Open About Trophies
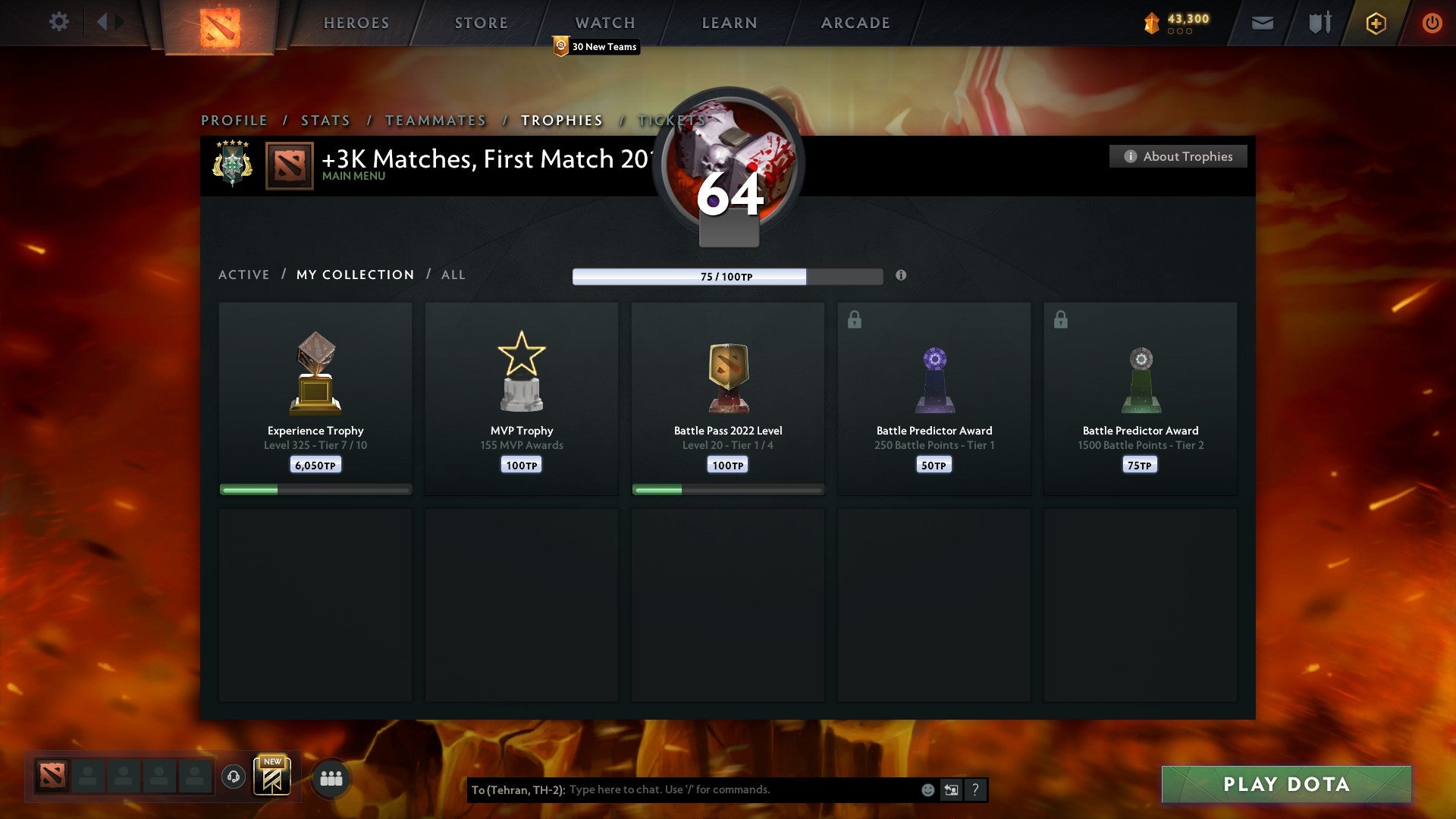Screen dimensions: 1456x819 (1178, 156)
